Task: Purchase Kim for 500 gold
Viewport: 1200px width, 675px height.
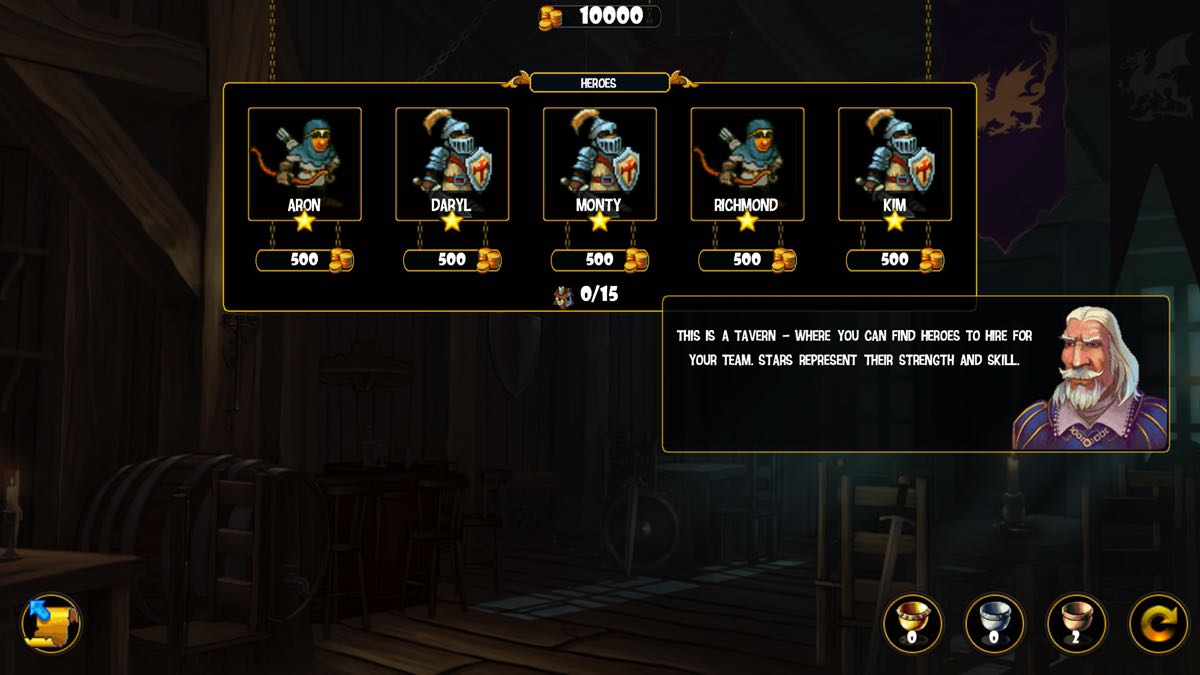Action: tap(895, 260)
